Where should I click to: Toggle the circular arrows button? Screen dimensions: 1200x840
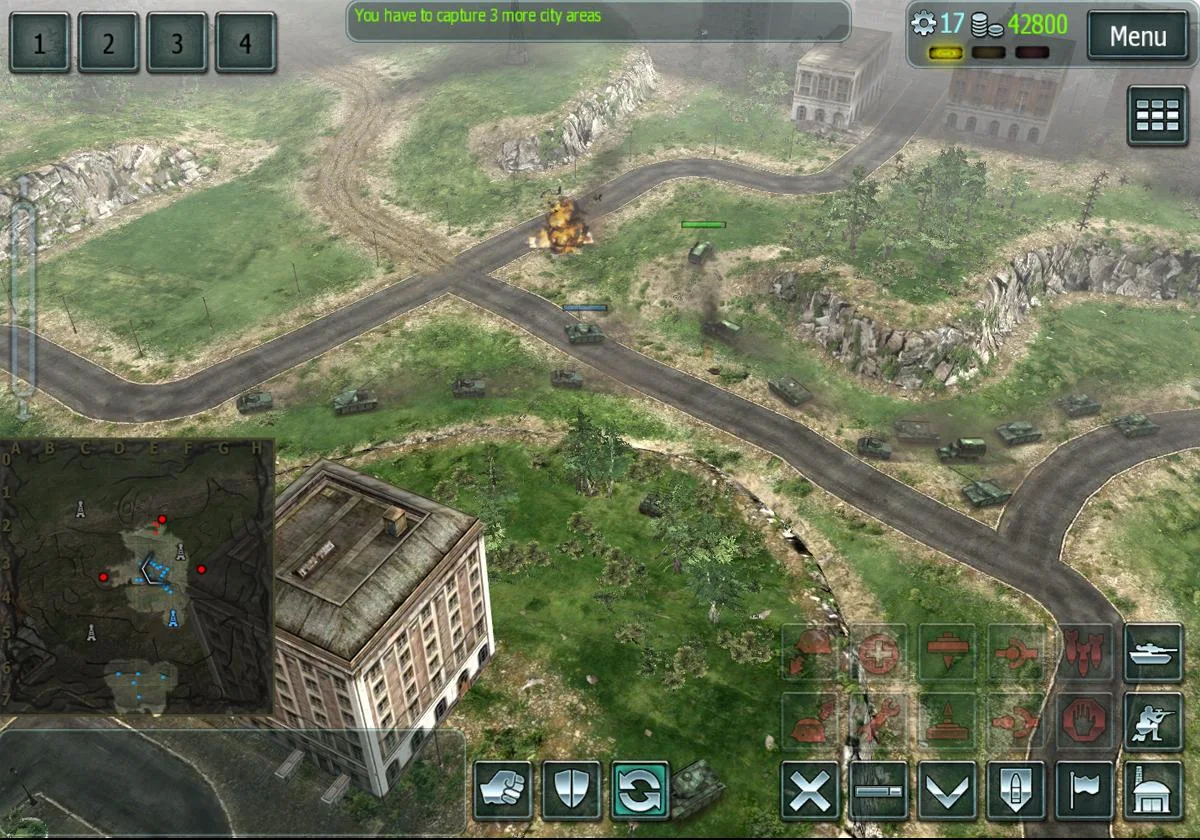click(640, 791)
